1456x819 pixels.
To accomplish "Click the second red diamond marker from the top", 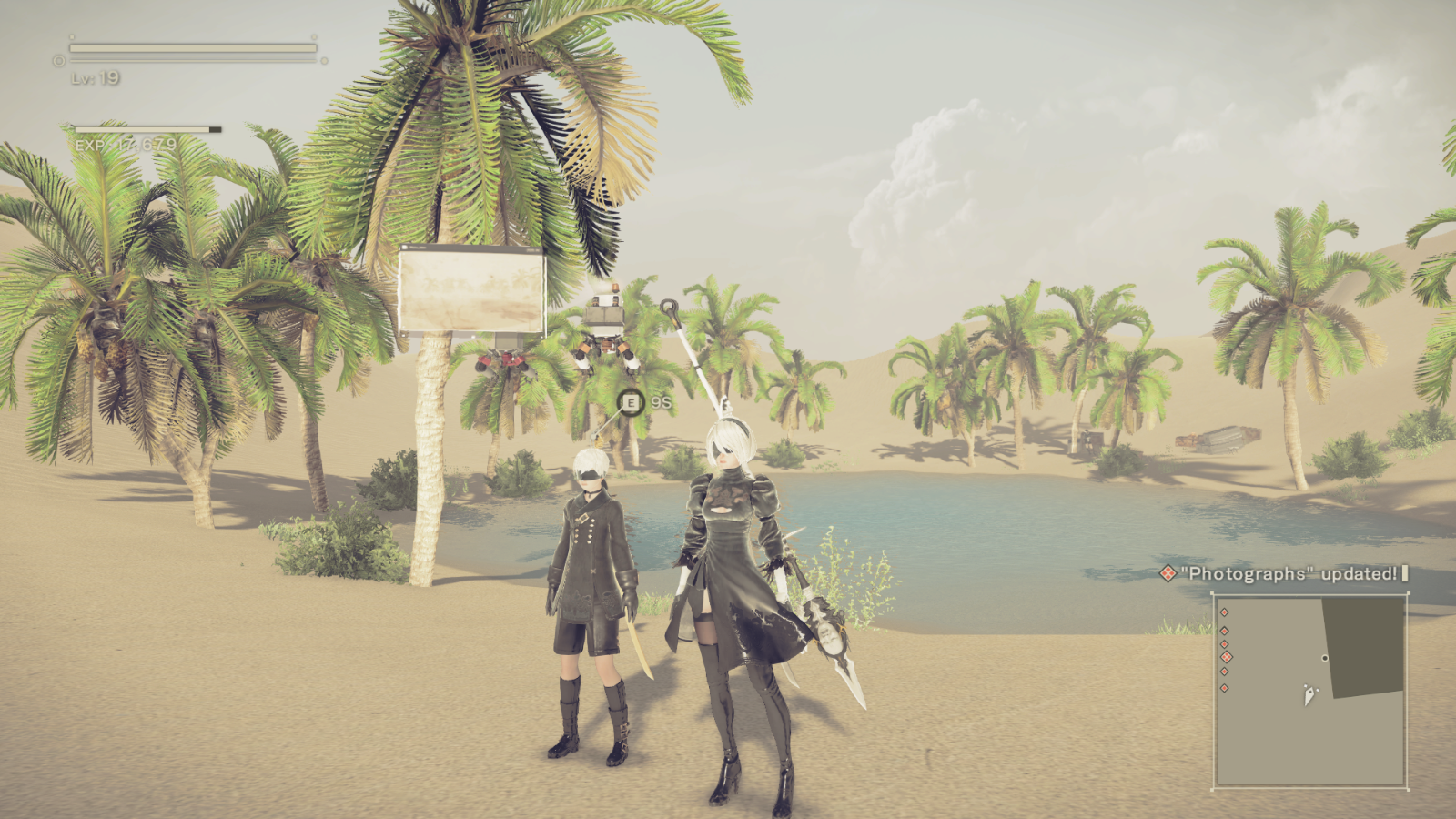I will 1224,631.
